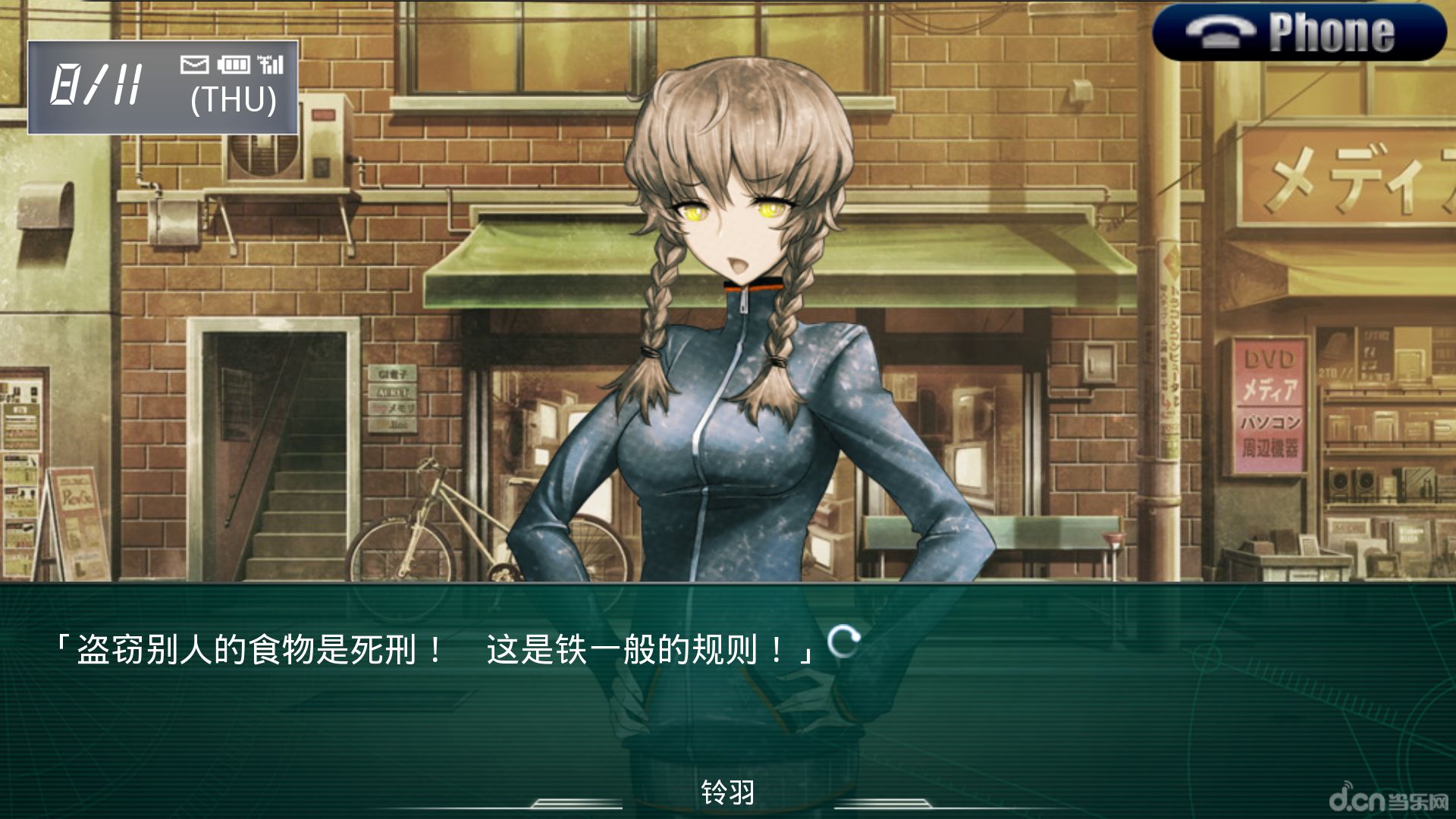Open the Phone button
The height and width of the screenshot is (819, 1456).
pos(1298,33)
